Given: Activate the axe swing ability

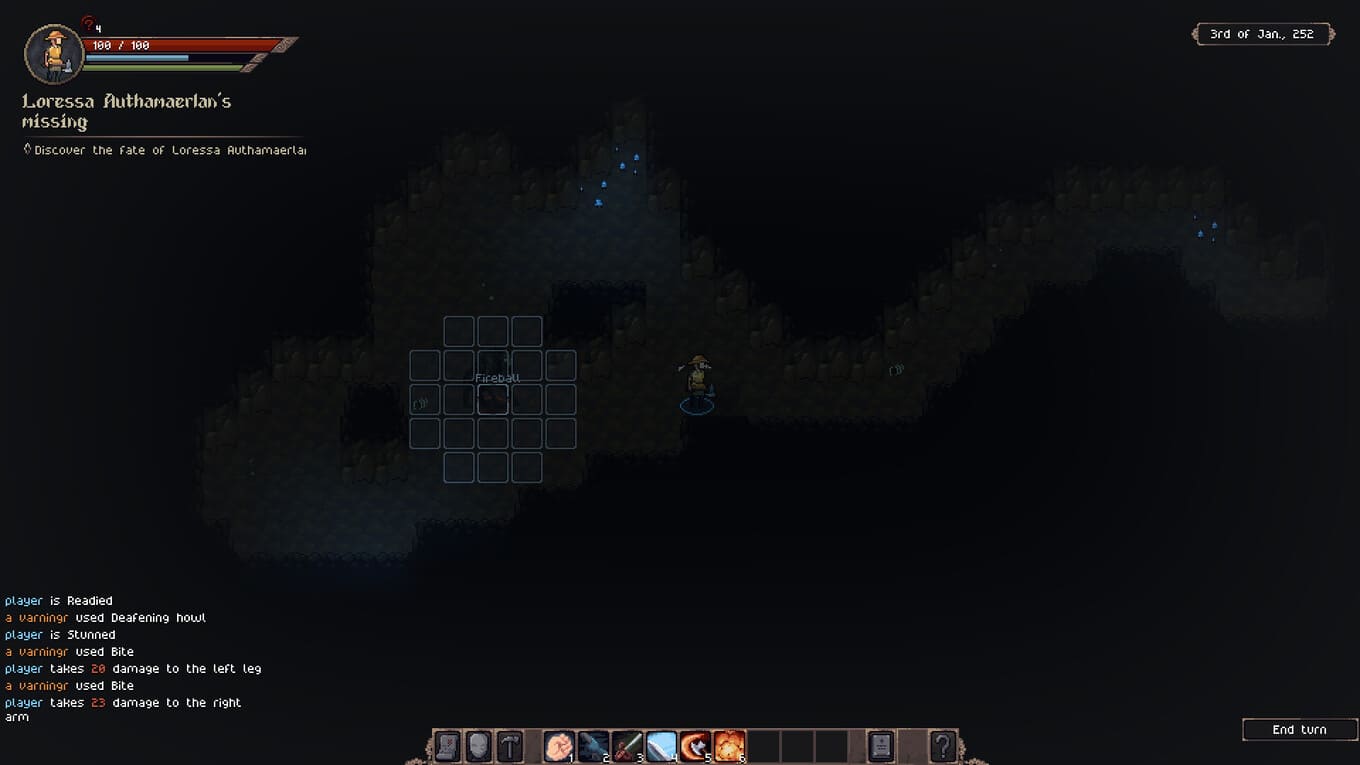Looking at the screenshot, I should [x=695, y=746].
